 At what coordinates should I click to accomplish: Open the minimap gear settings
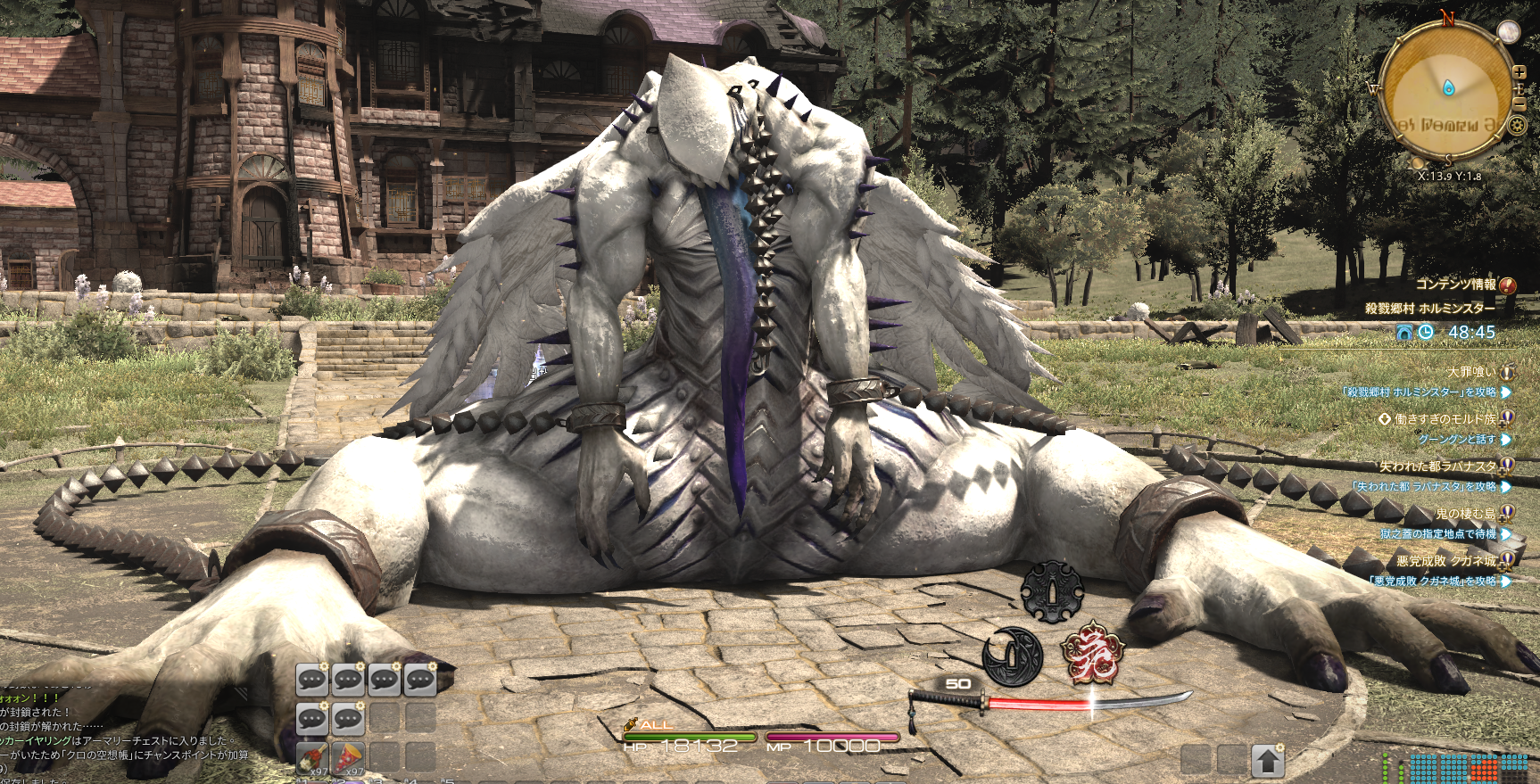click(1517, 126)
